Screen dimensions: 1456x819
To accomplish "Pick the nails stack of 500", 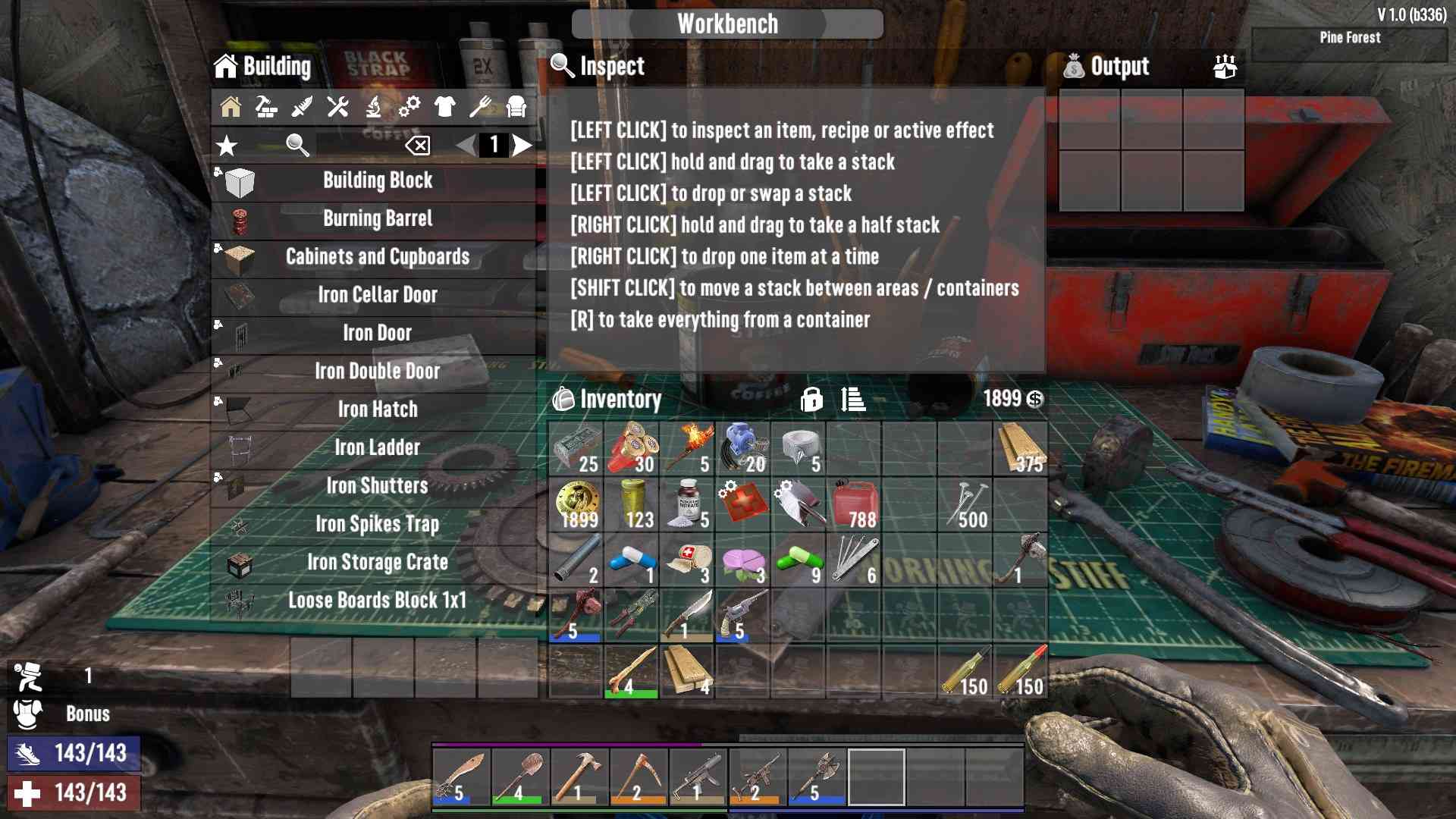I will tap(965, 505).
